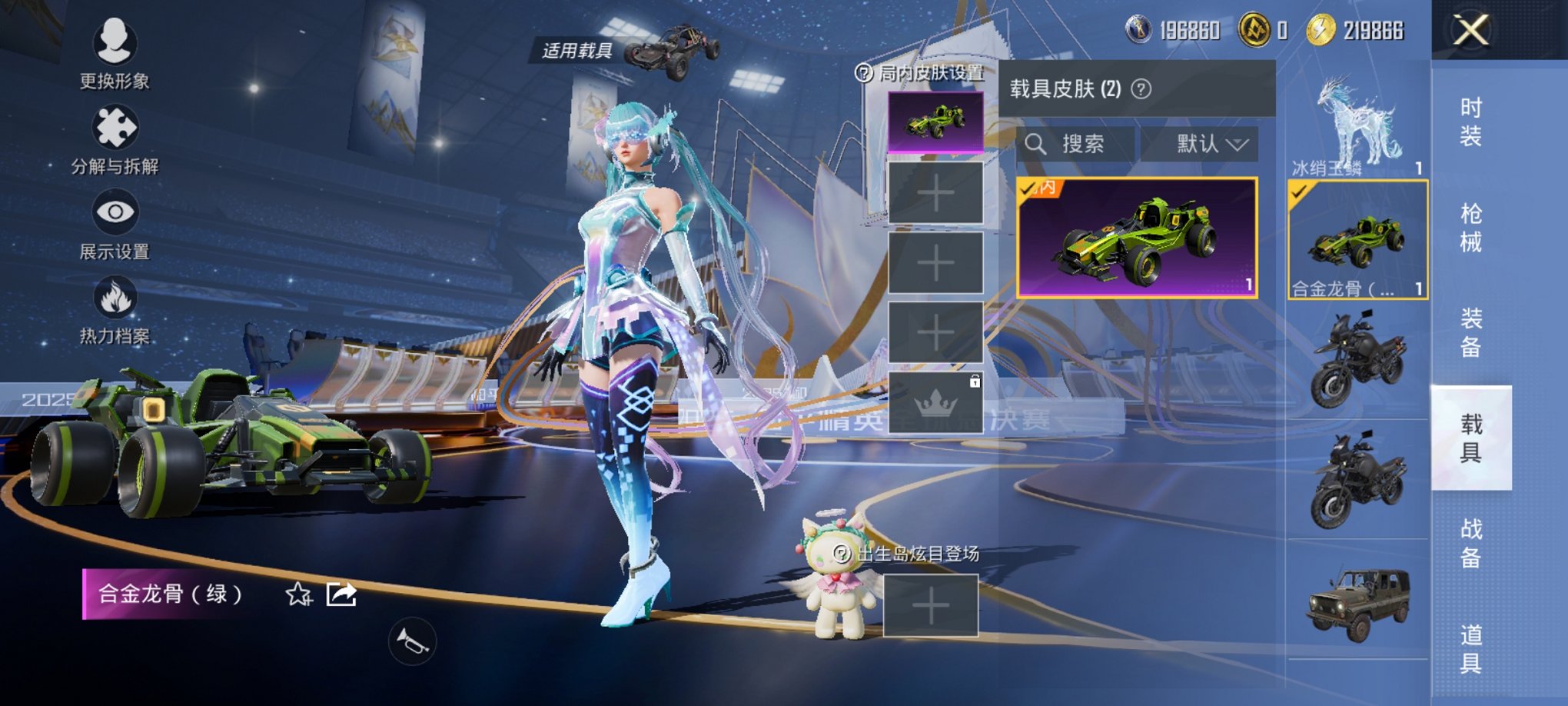1568x706 pixels.
Task: Open the 更换形象 character change panel
Action: pyautogui.click(x=114, y=58)
